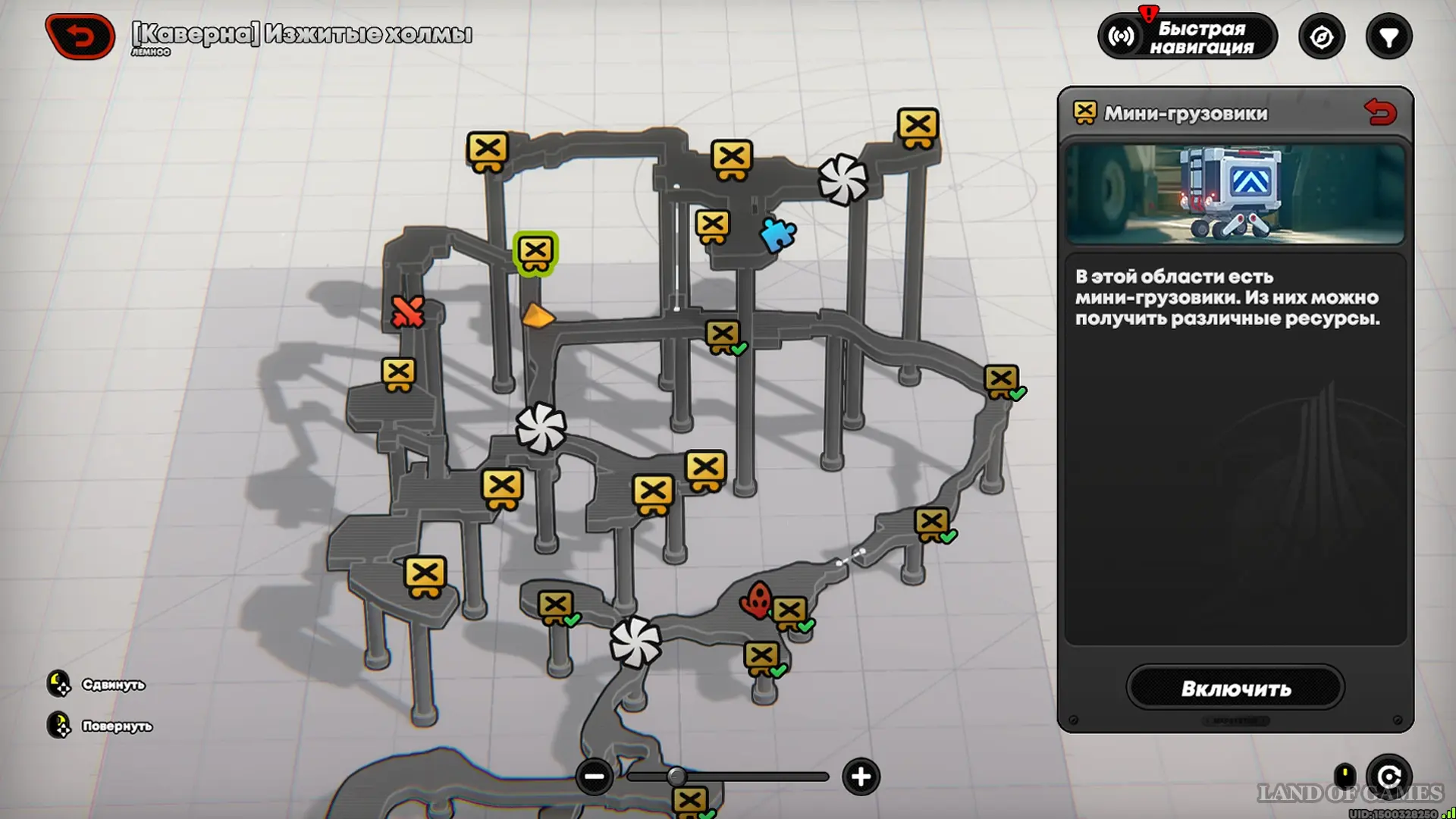Click the Включить button
This screenshot has height=819, width=1456.
pyautogui.click(x=1235, y=688)
